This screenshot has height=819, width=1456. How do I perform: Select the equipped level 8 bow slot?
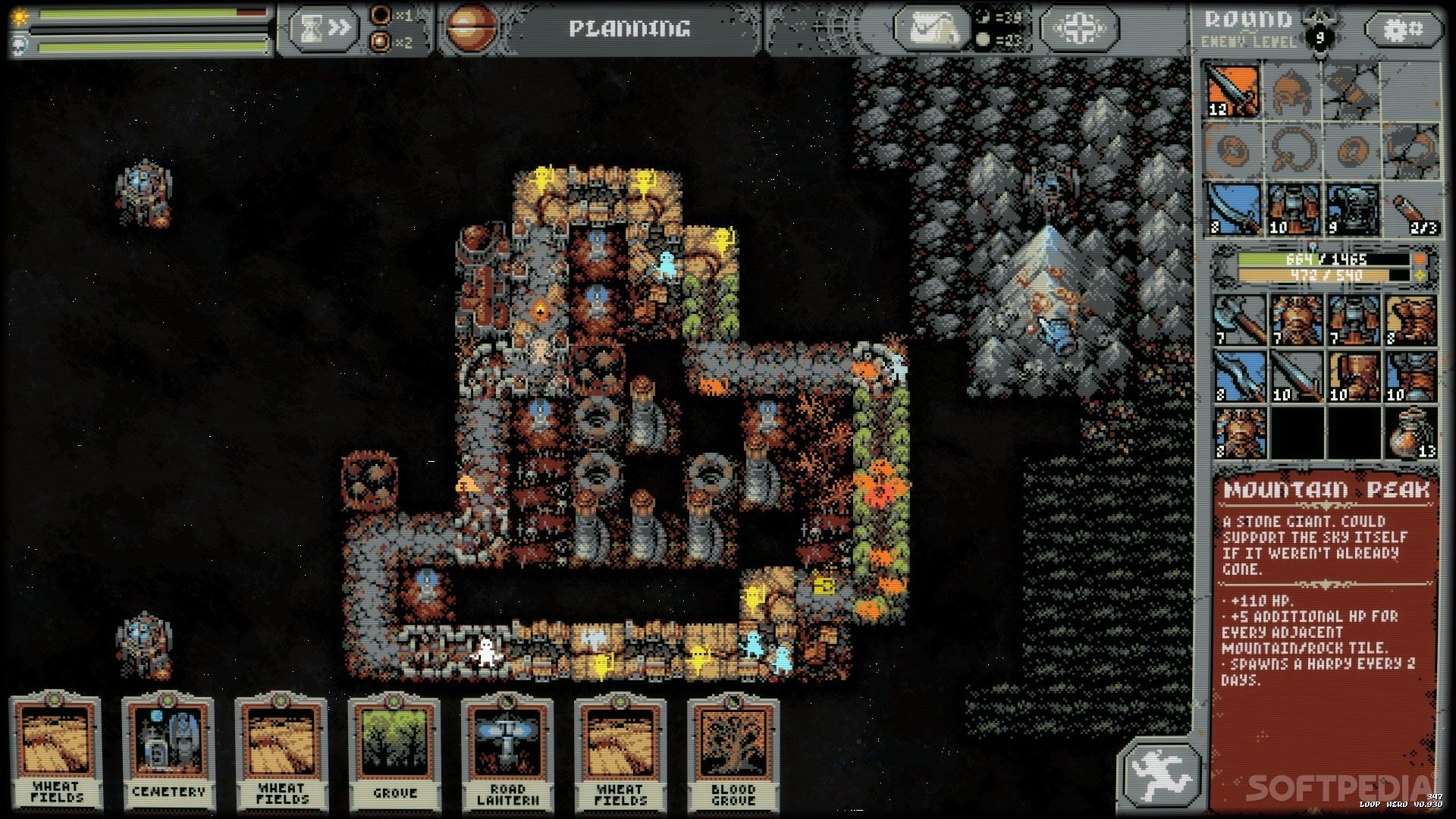(1234, 209)
